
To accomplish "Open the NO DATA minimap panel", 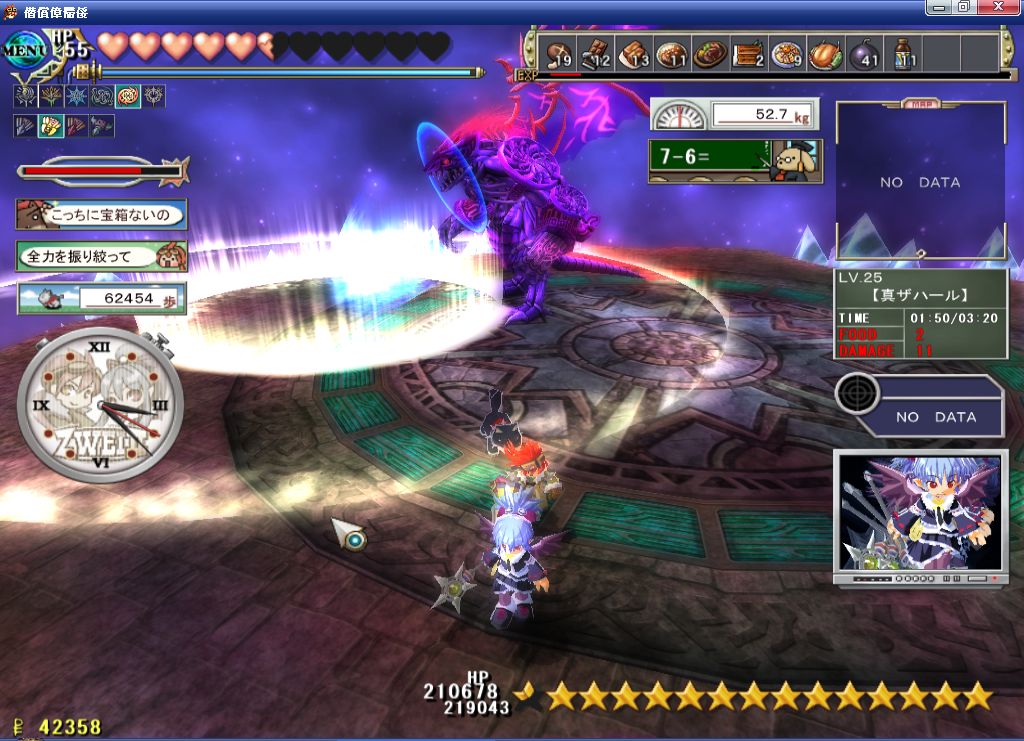I will [x=920, y=182].
